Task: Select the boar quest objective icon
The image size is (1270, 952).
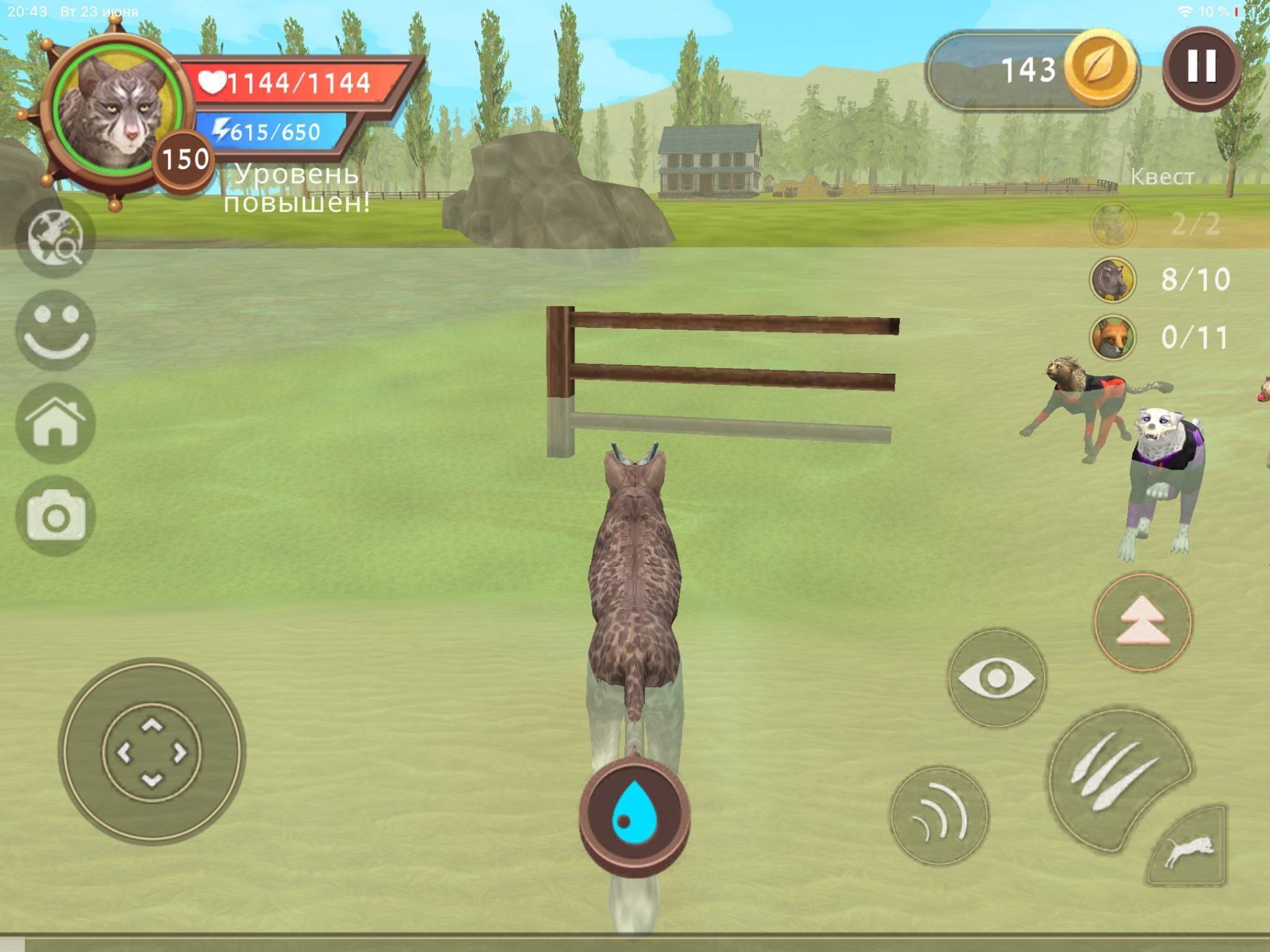Action: (x=1112, y=280)
